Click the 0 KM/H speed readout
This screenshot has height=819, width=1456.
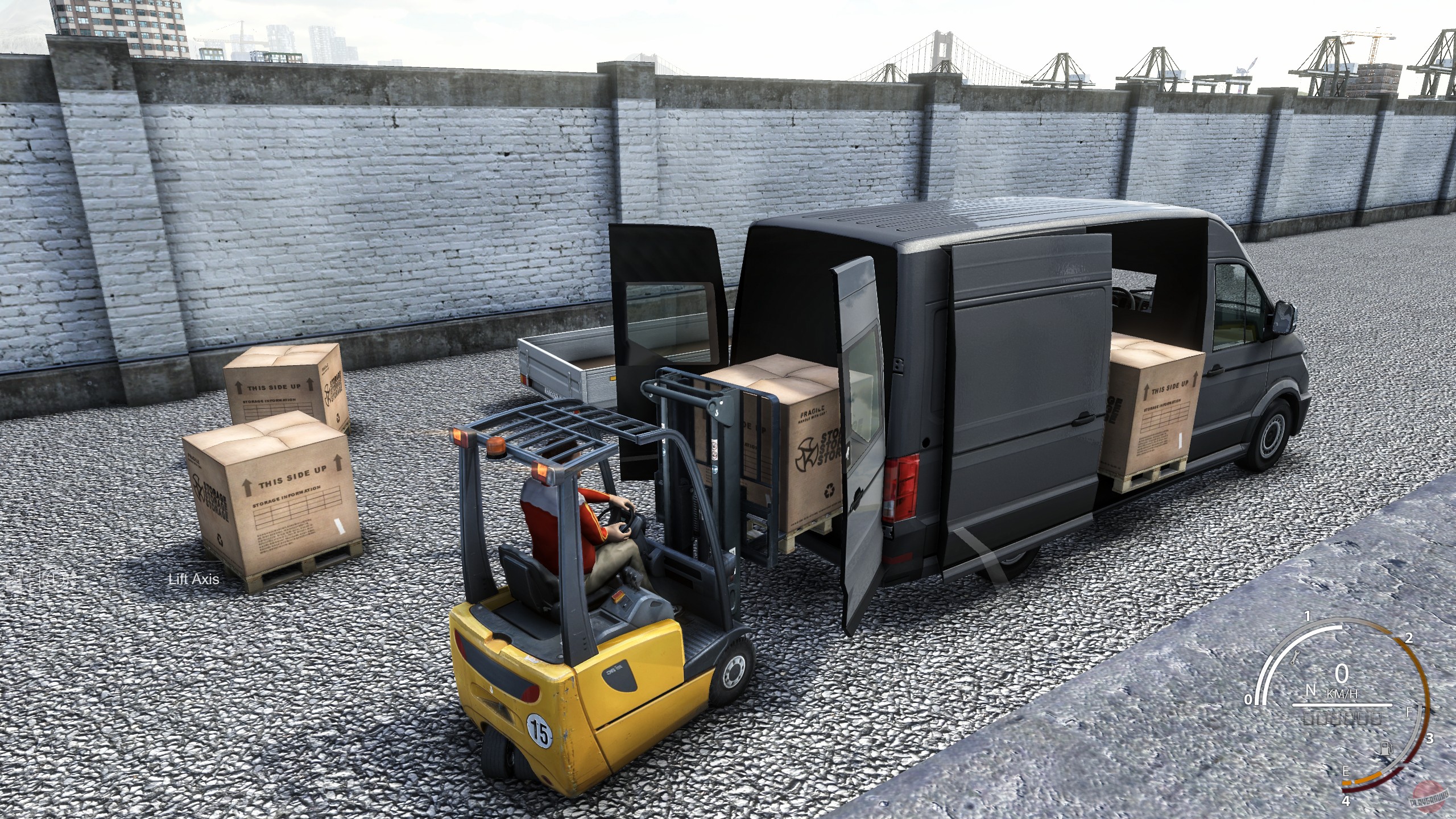pos(1341,674)
